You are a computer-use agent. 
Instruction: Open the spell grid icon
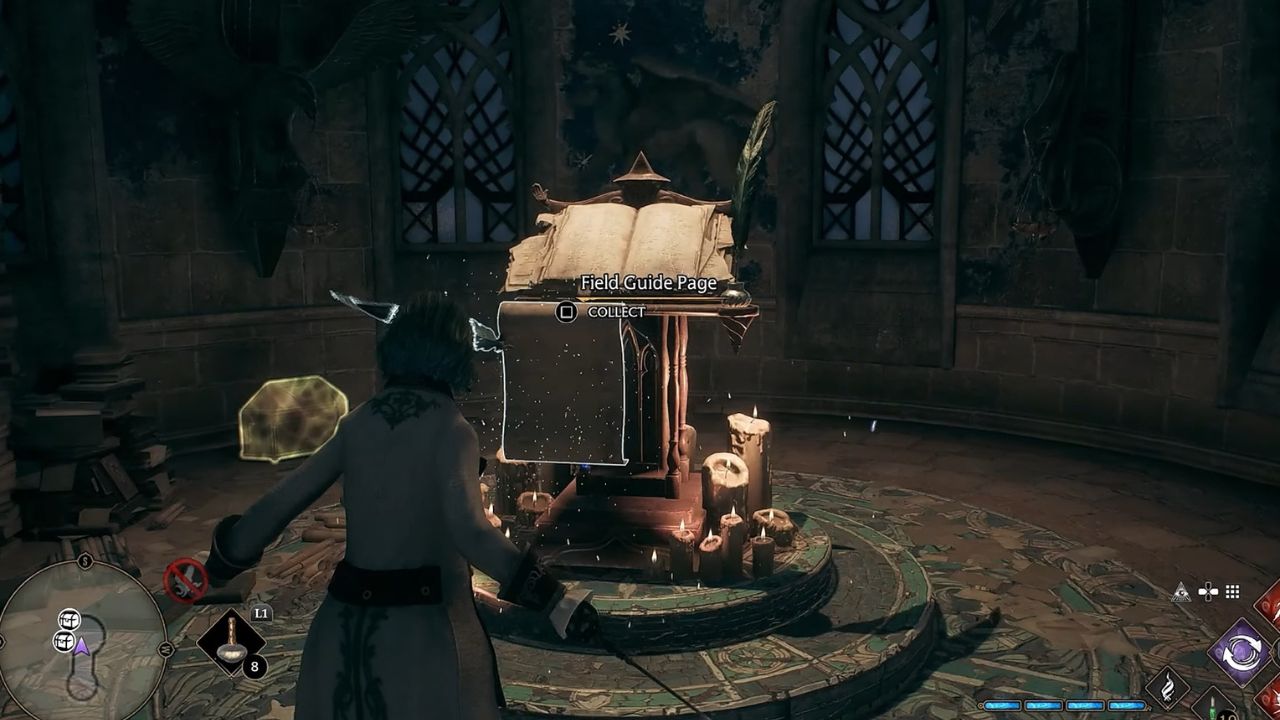[1232, 591]
